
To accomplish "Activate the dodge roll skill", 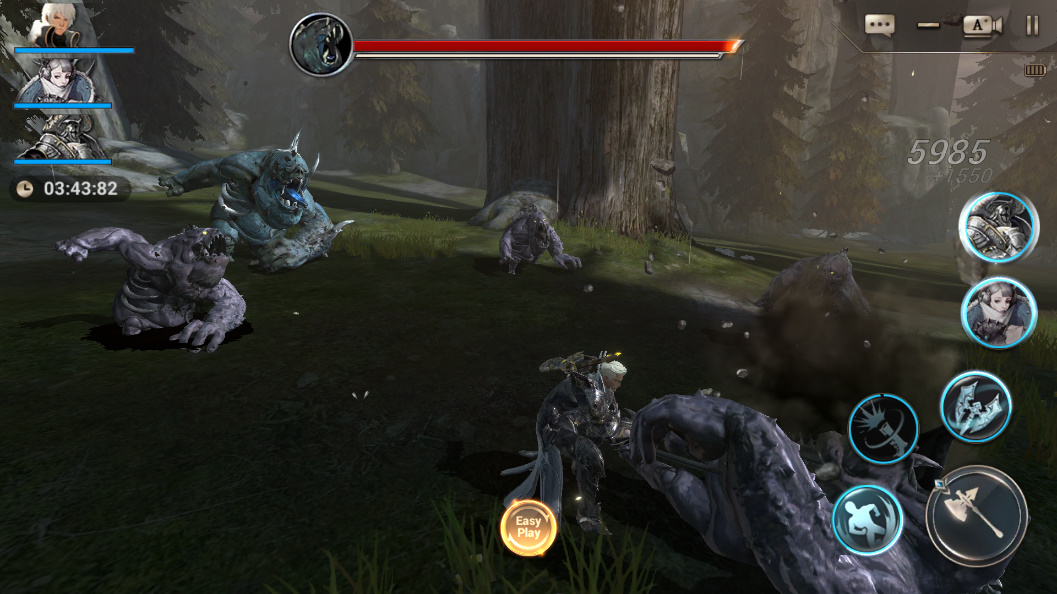I will [867, 520].
